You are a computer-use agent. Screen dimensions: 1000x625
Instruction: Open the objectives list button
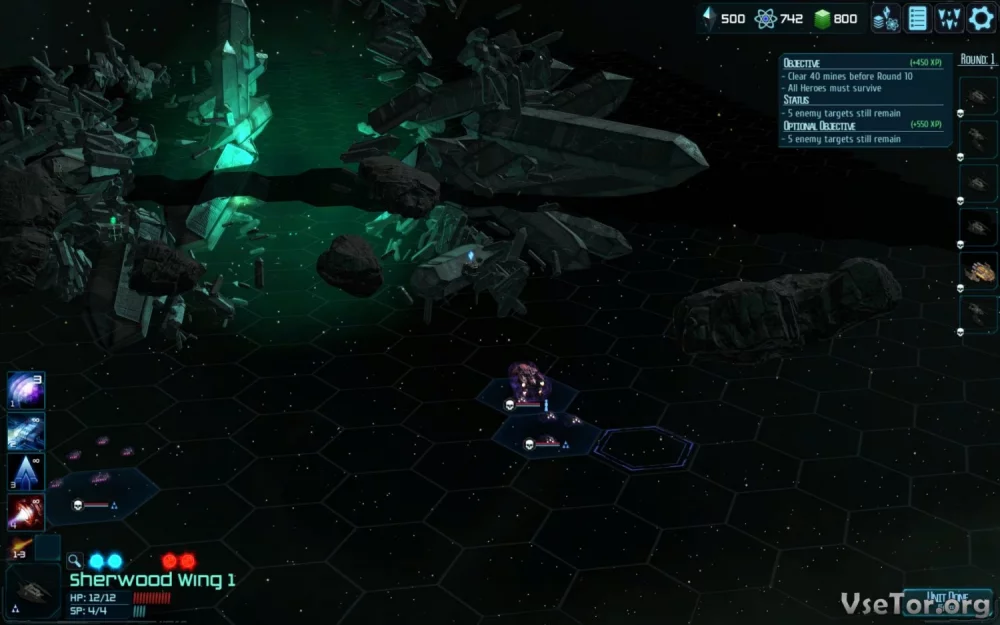[917, 18]
